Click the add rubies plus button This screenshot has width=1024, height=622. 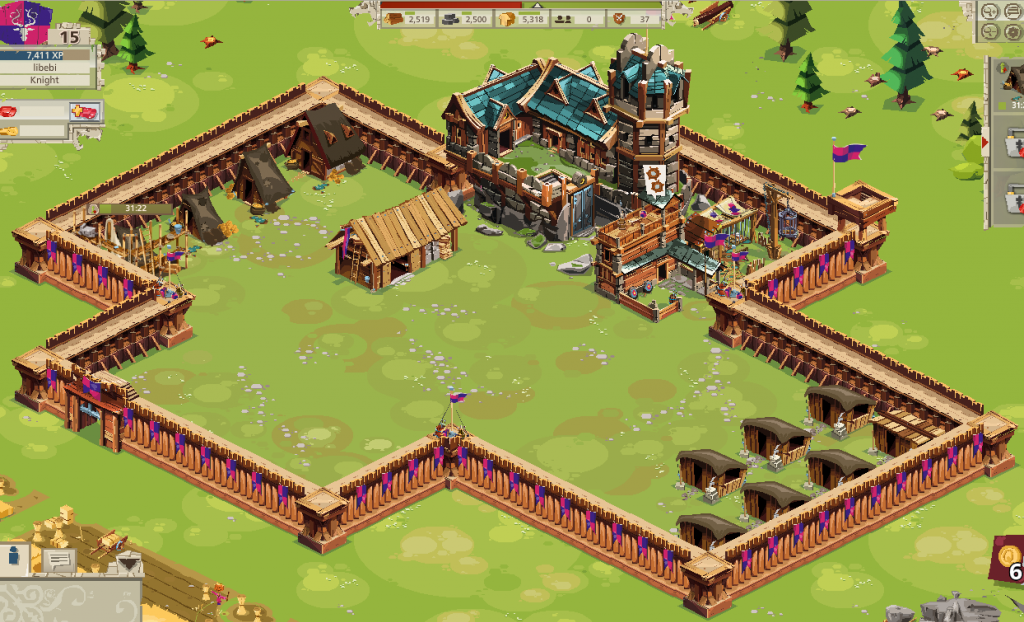84,111
